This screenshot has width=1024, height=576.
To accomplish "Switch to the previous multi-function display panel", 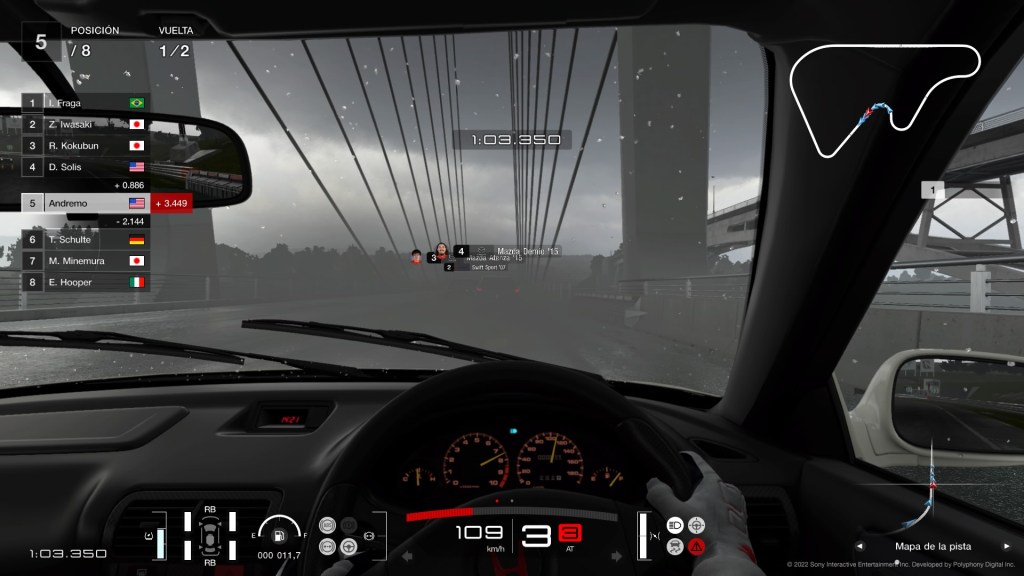I will tap(859, 547).
